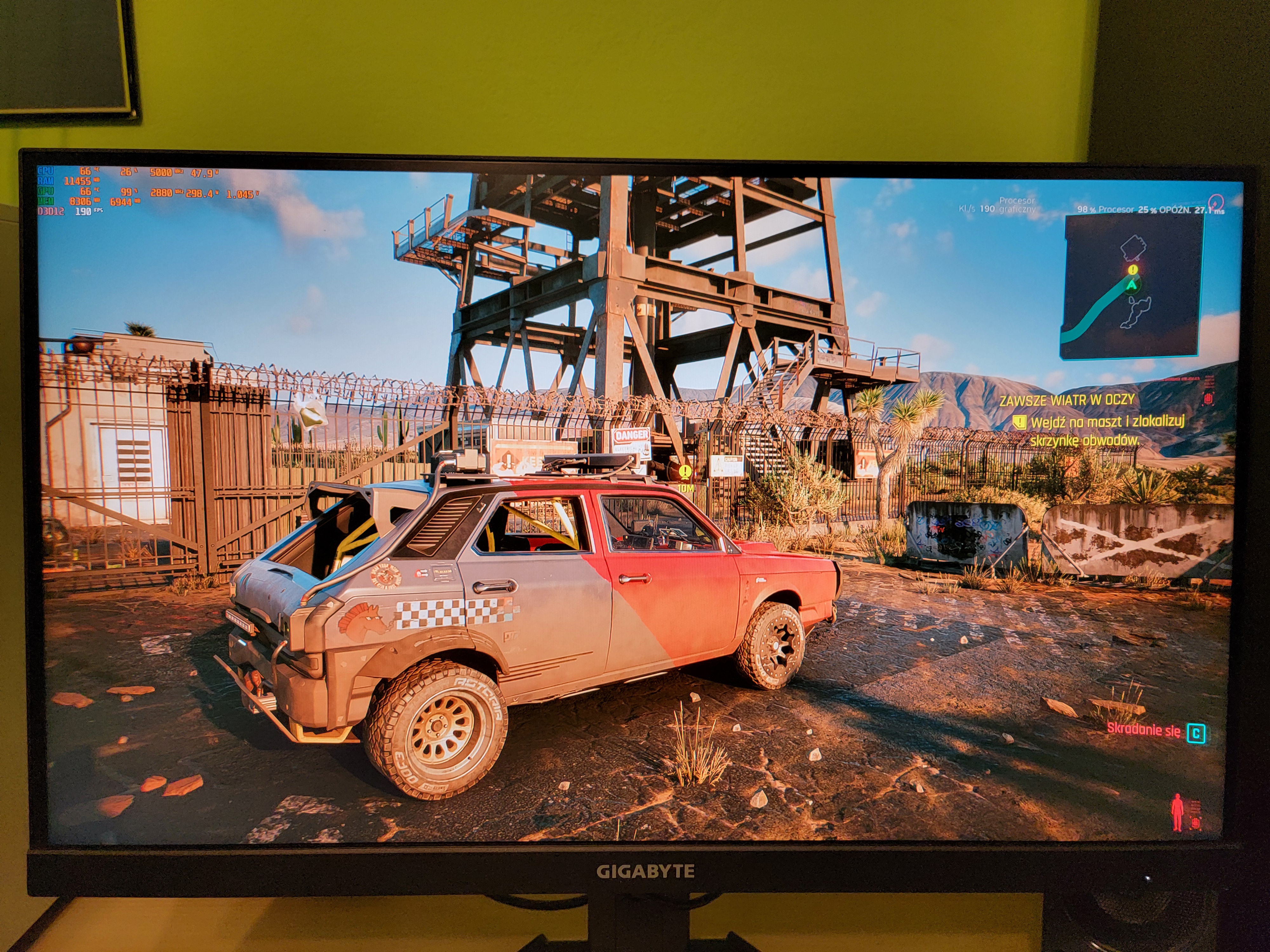
Task: Open the Zawsze Wiatr w Oczy quest tracker
Action: pos(1067,400)
